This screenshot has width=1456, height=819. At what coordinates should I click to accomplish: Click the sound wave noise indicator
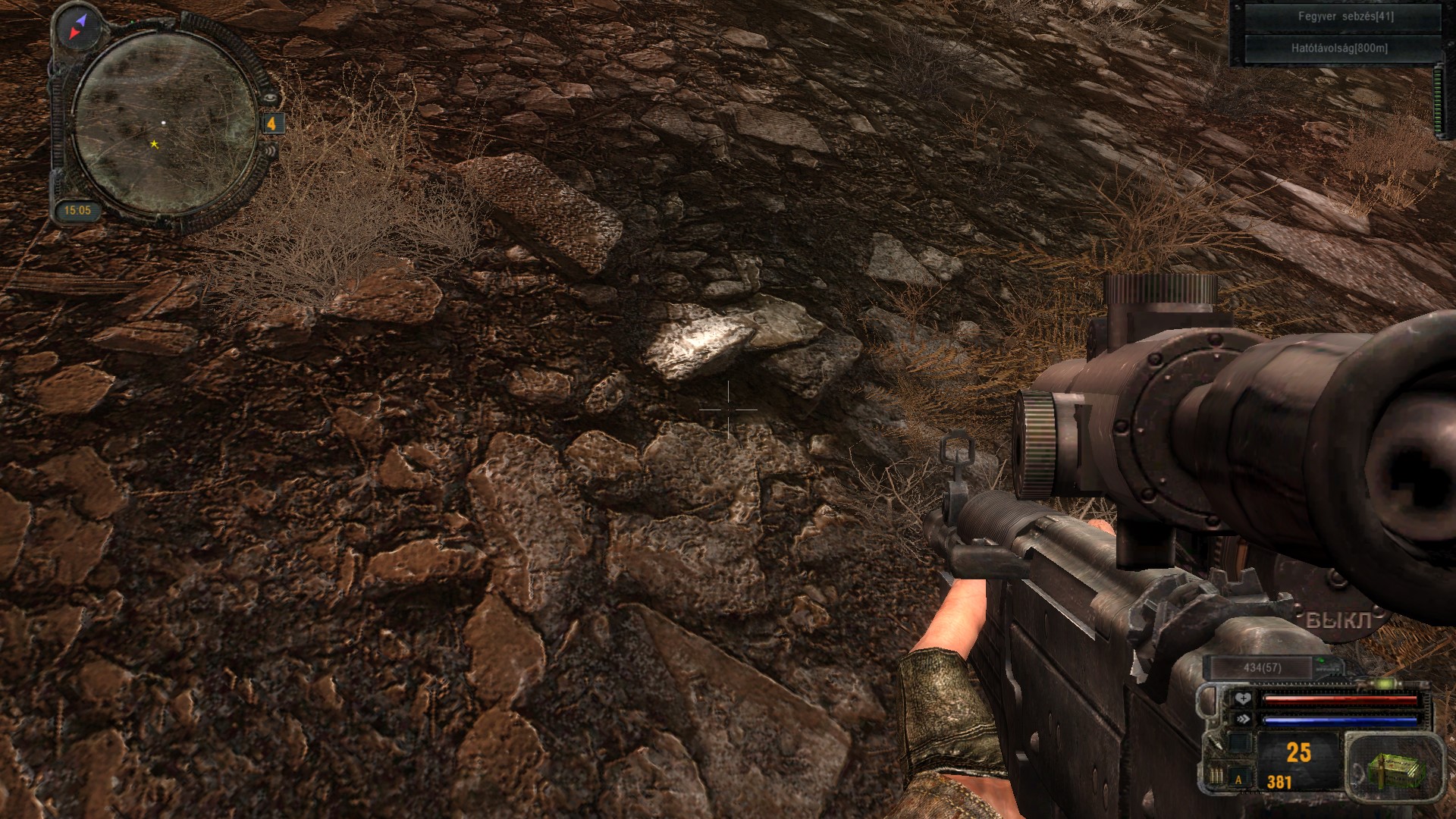click(271, 150)
